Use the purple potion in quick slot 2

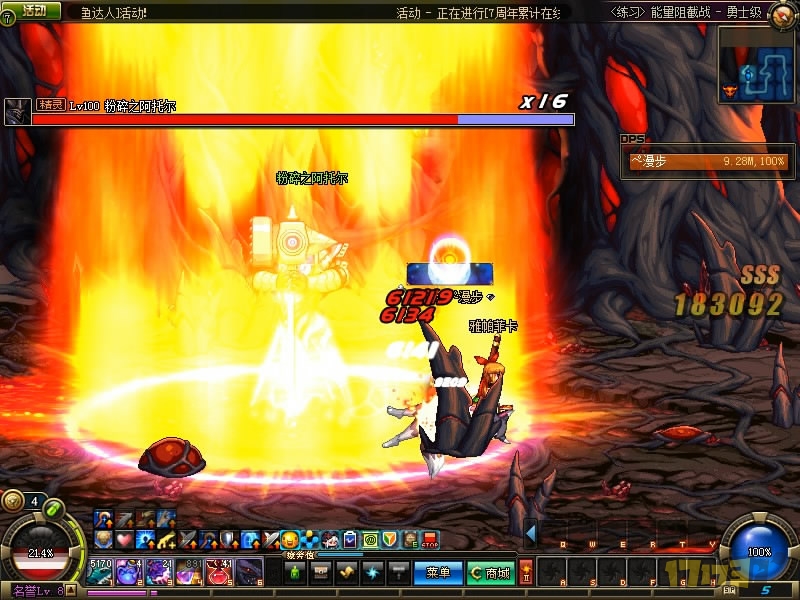click(x=128, y=572)
